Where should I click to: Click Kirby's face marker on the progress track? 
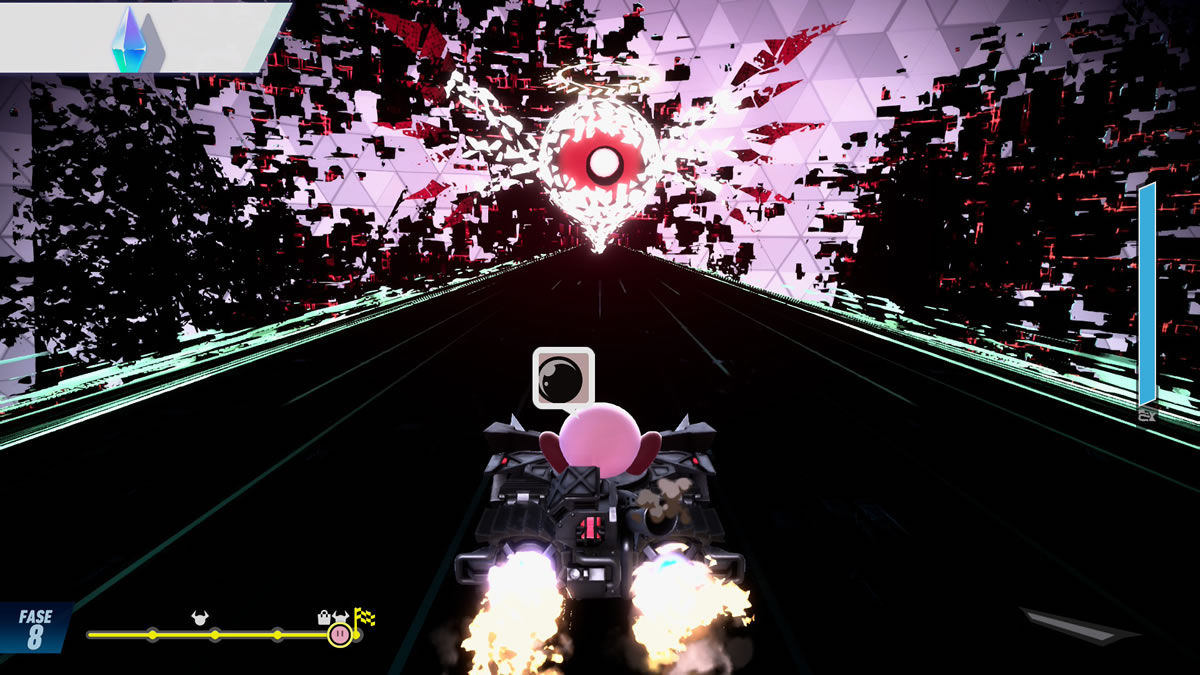tap(340, 634)
